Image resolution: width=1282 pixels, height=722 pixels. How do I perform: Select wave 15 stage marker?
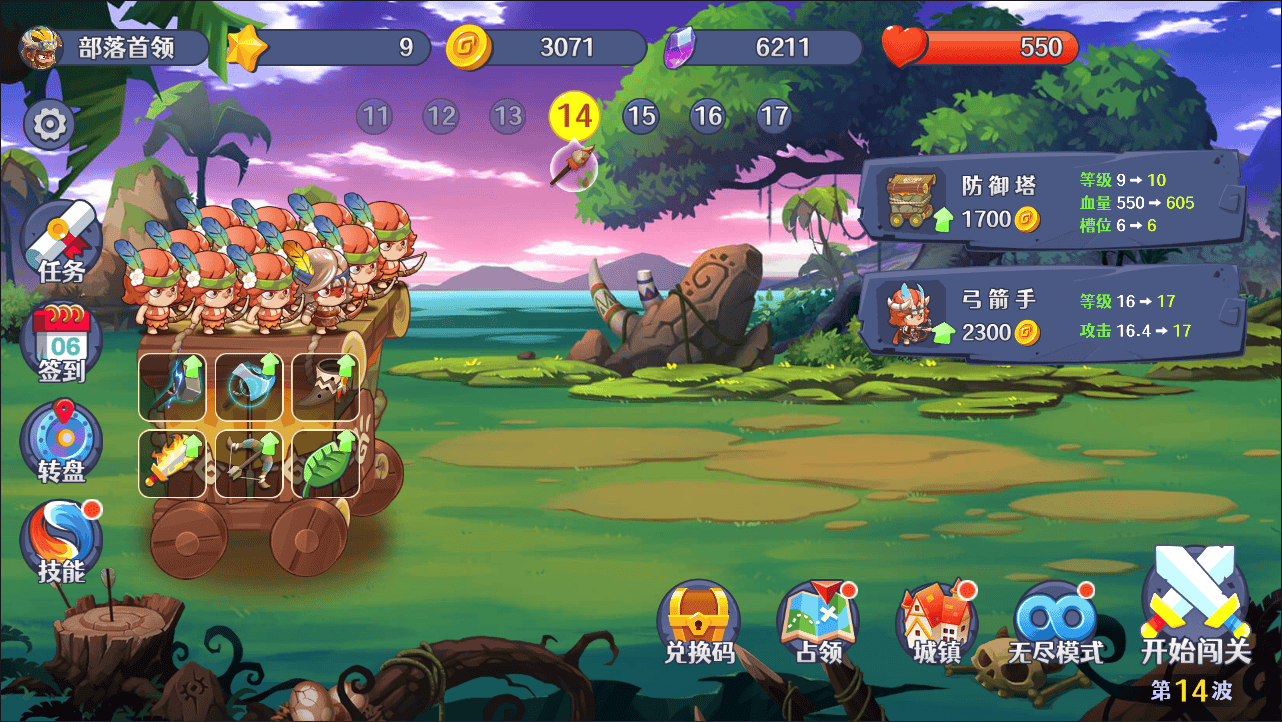pos(641,117)
